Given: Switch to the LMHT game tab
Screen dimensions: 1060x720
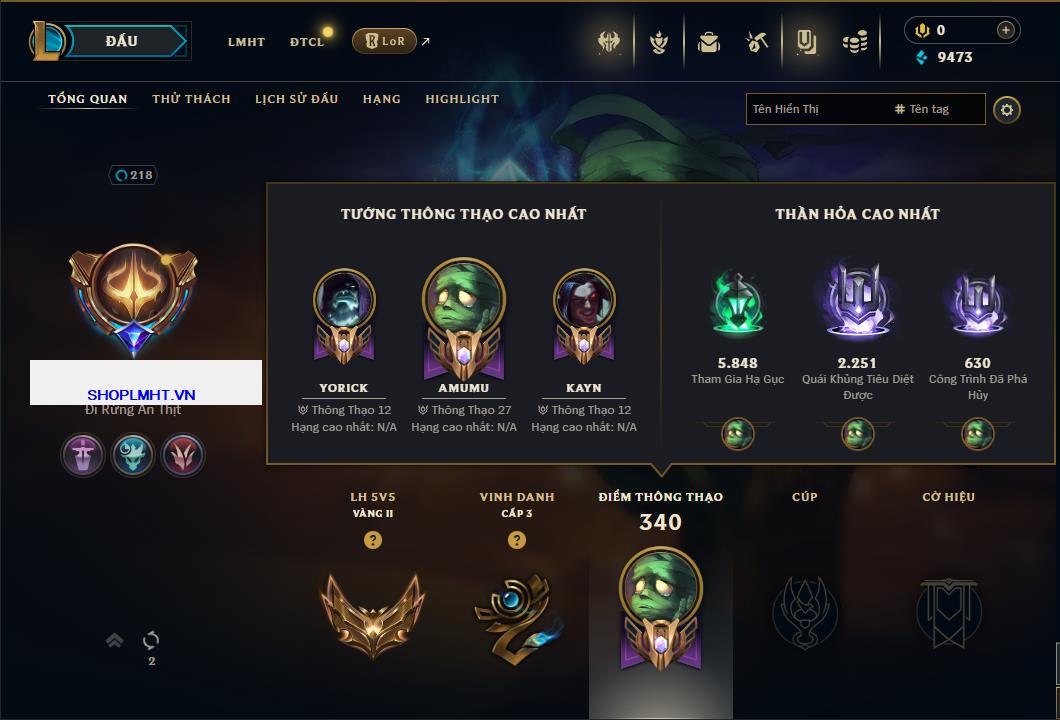Looking at the screenshot, I should (x=246, y=42).
